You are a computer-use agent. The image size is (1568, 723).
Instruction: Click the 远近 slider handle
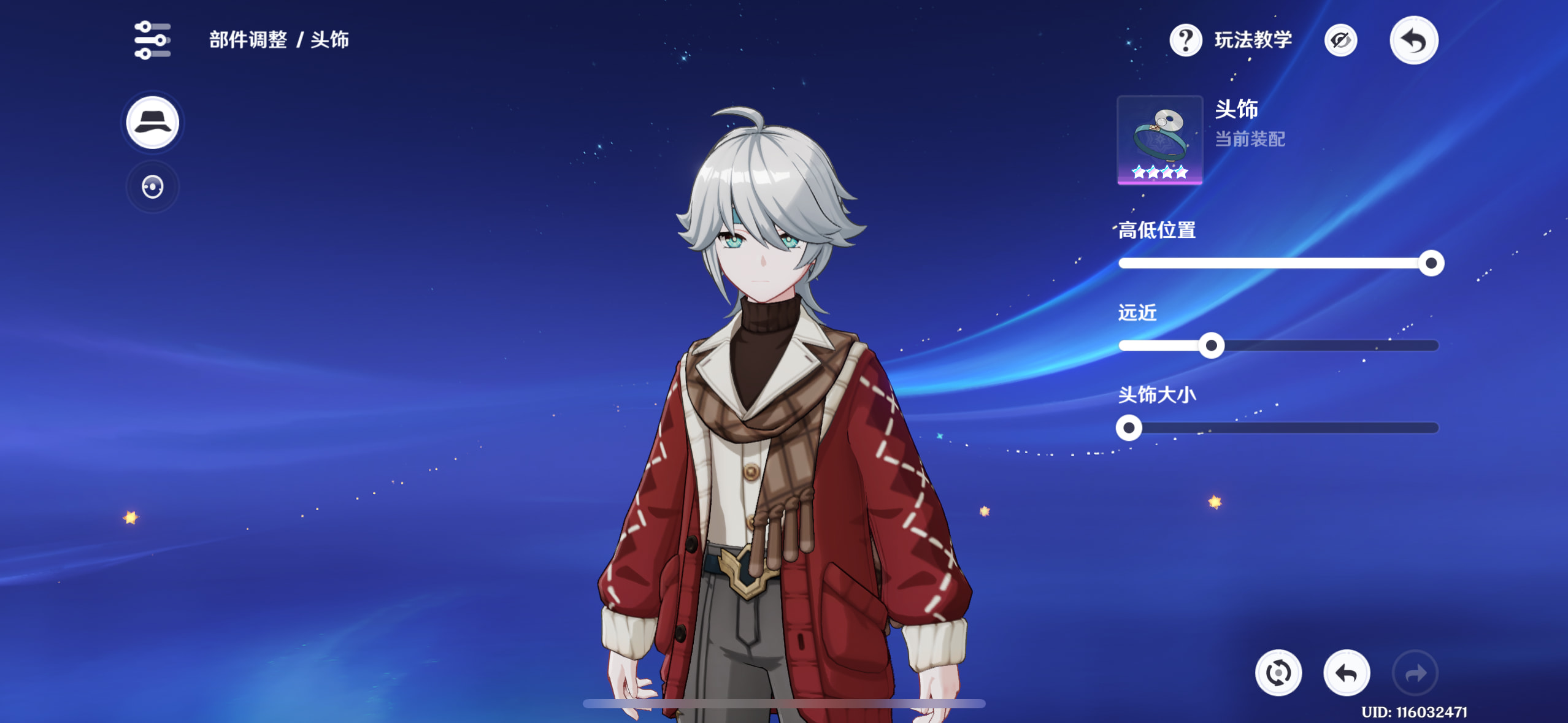(1211, 346)
